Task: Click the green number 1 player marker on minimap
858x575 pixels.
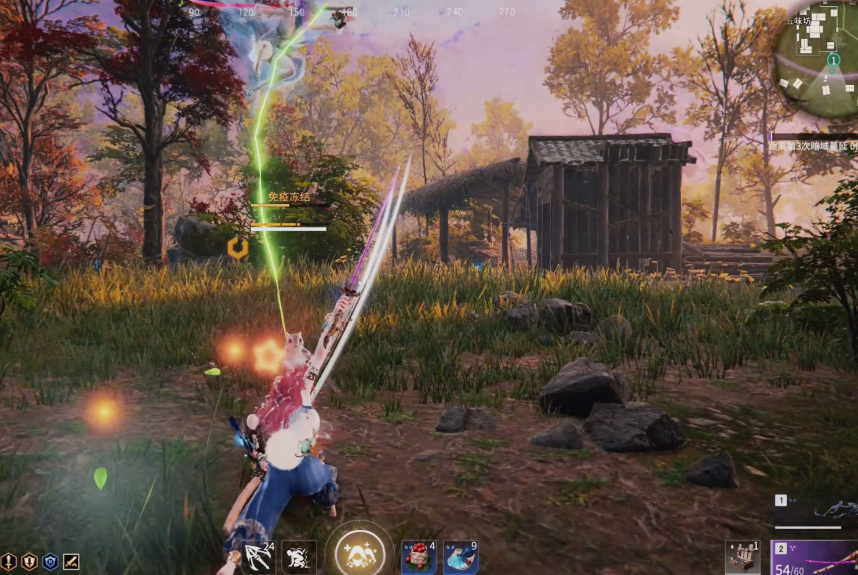Action: point(832,60)
